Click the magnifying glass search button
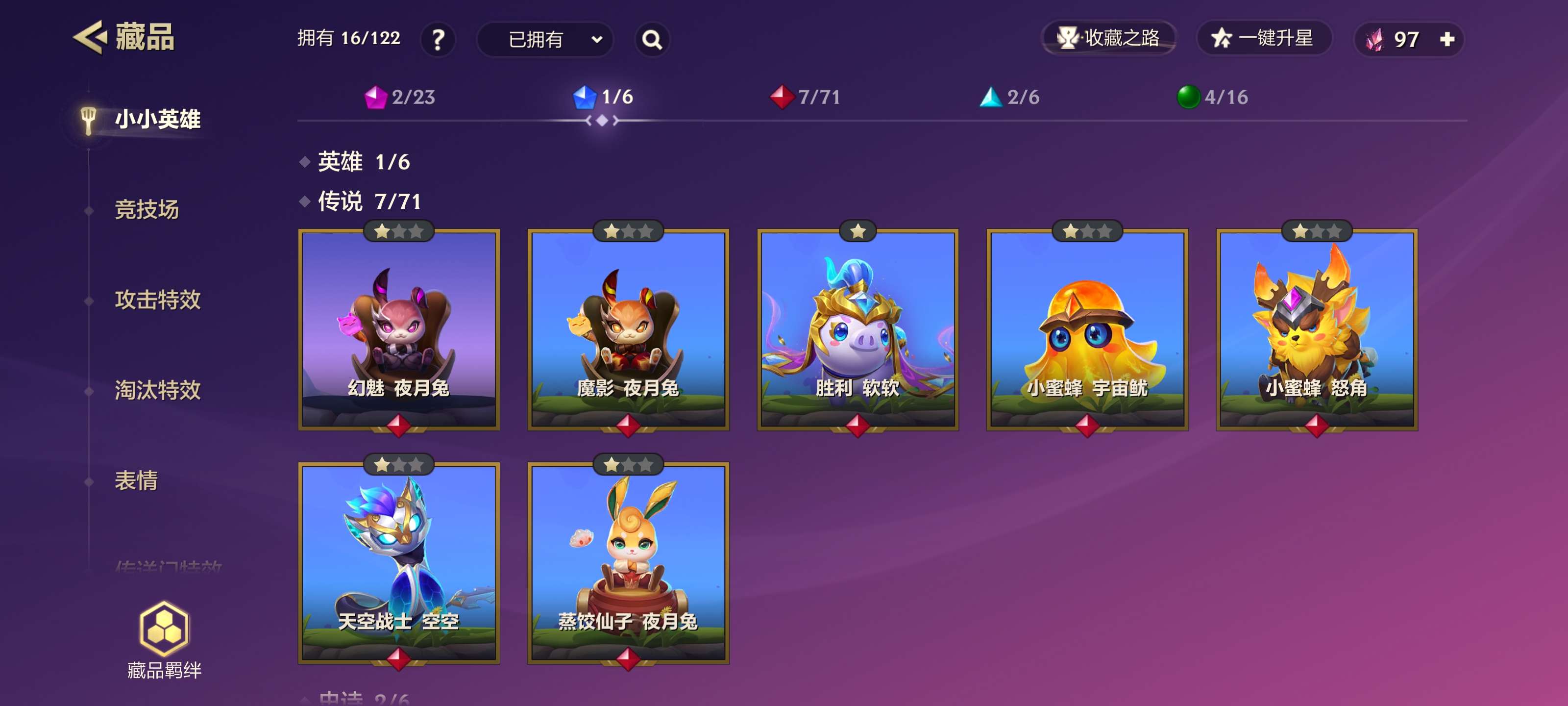 pos(652,40)
